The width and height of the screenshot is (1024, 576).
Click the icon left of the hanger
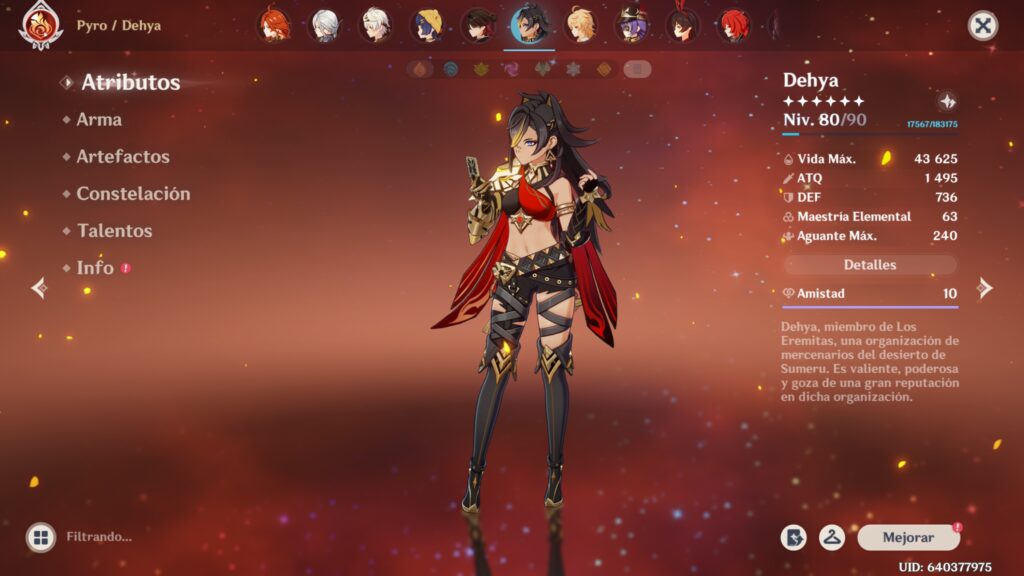point(794,538)
